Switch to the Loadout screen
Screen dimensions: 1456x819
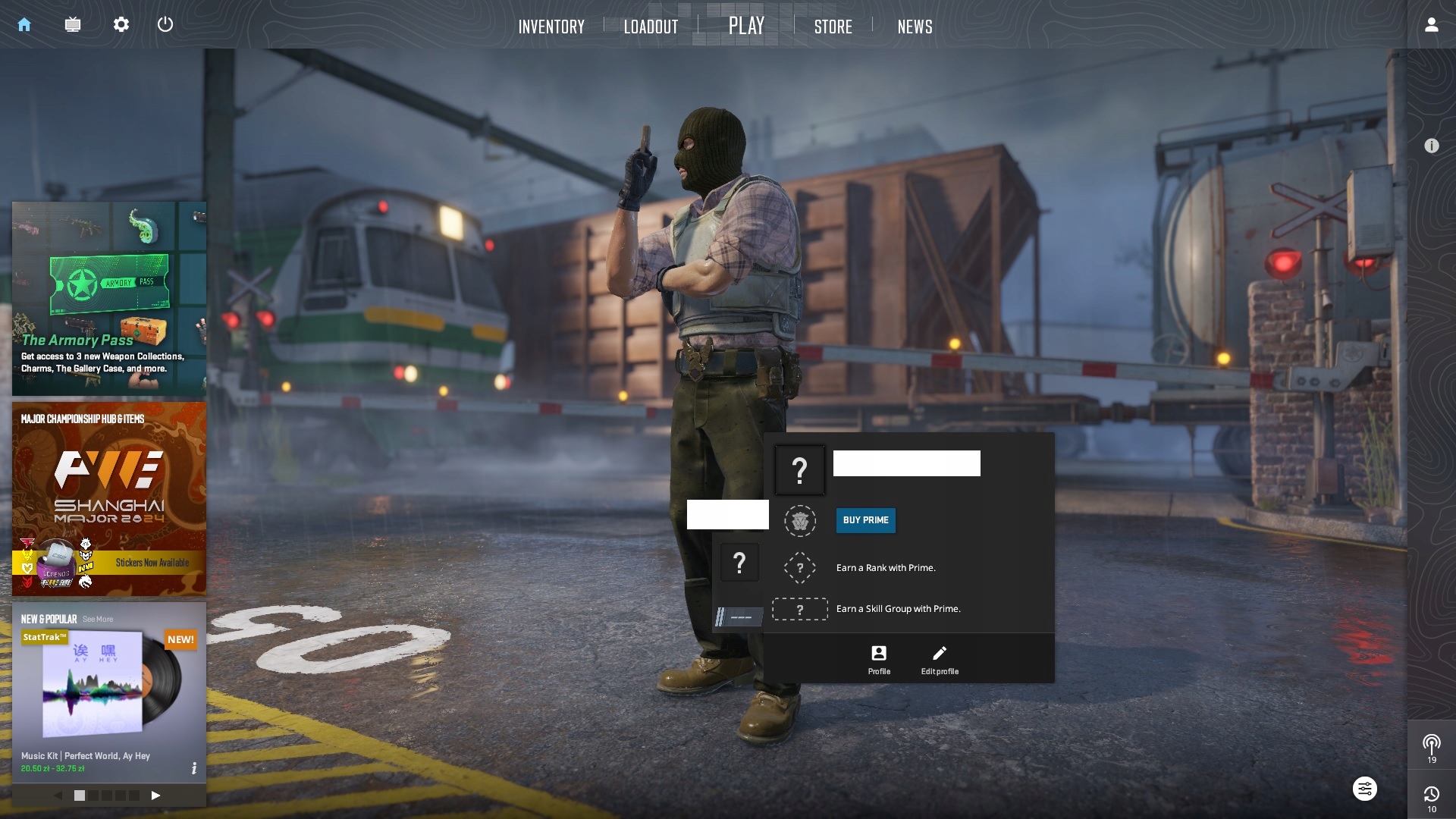tap(651, 27)
